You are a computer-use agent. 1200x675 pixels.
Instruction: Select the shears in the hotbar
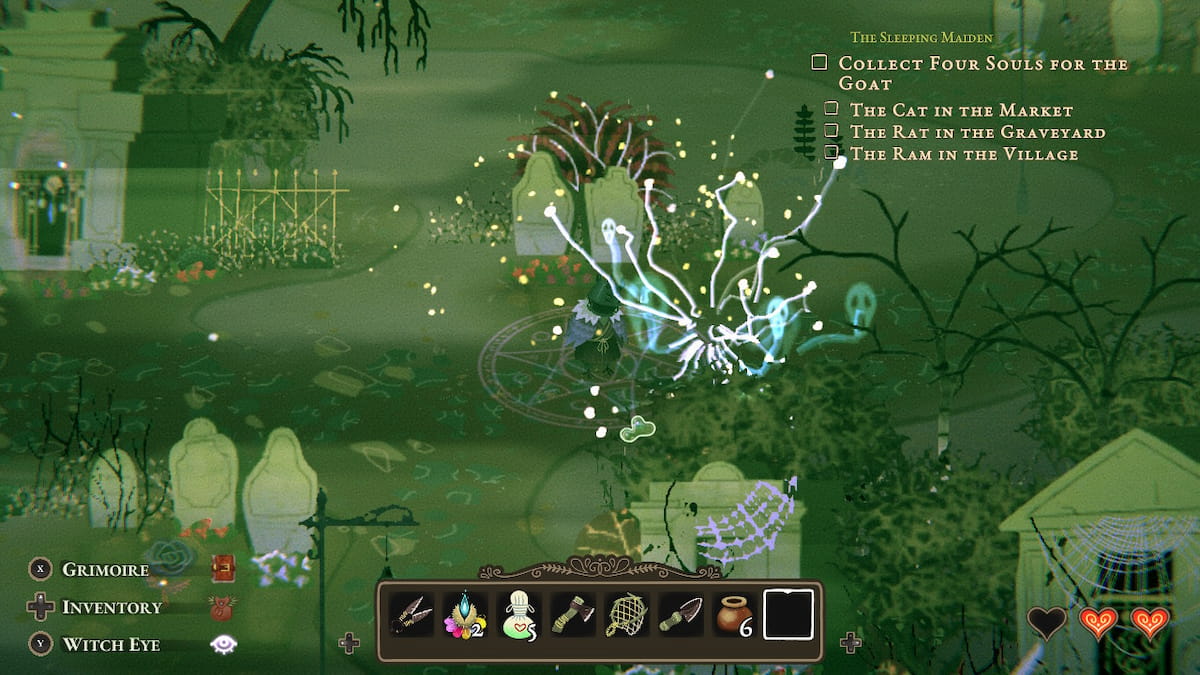click(412, 614)
